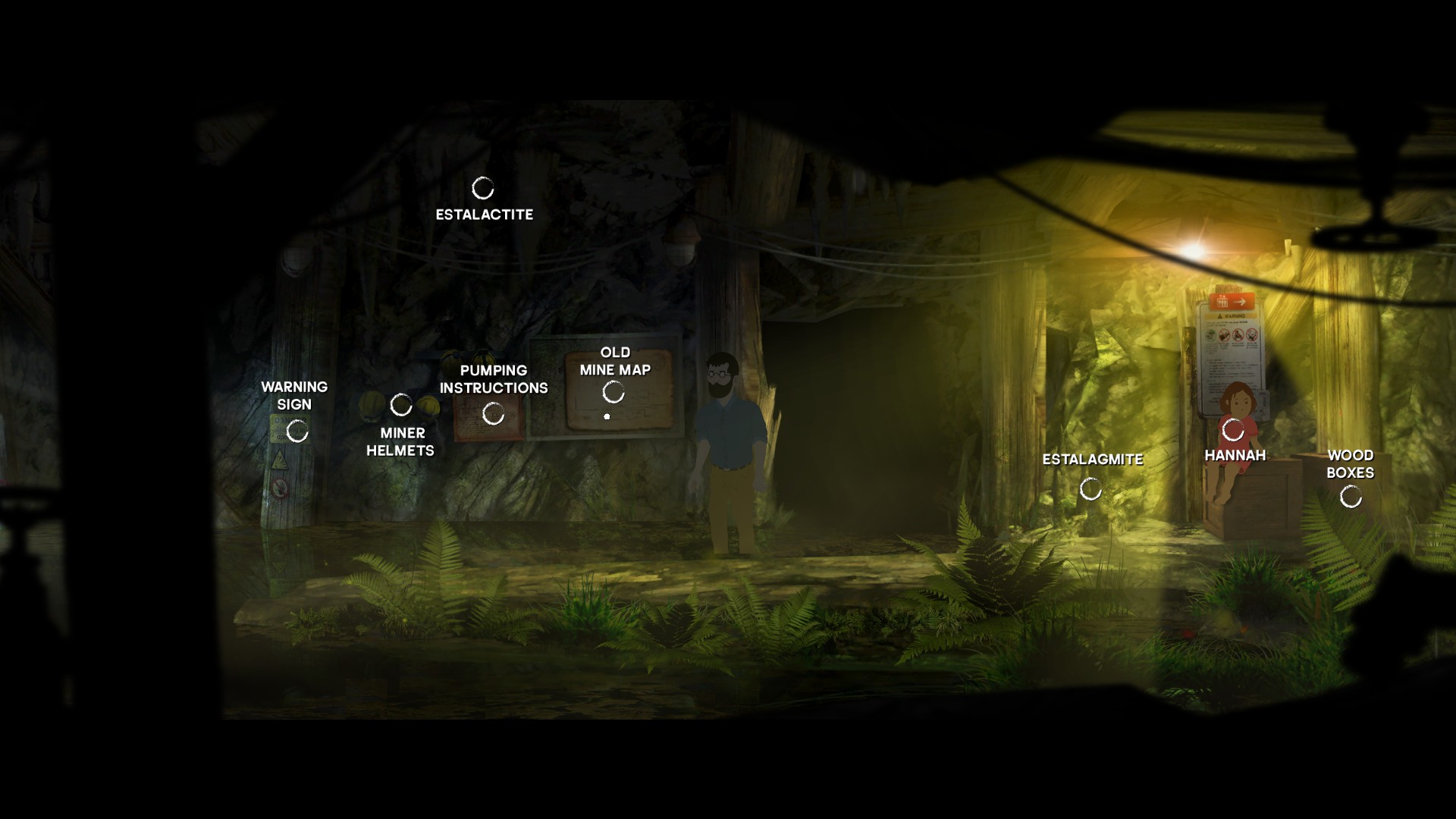
Task: Click the Miner Helmets hotspot circle
Action: (x=401, y=405)
